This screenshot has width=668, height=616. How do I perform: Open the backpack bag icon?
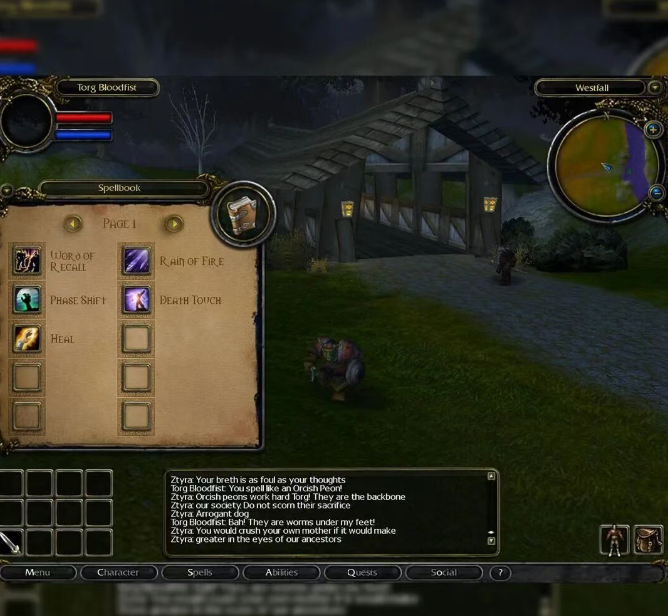[x=648, y=541]
